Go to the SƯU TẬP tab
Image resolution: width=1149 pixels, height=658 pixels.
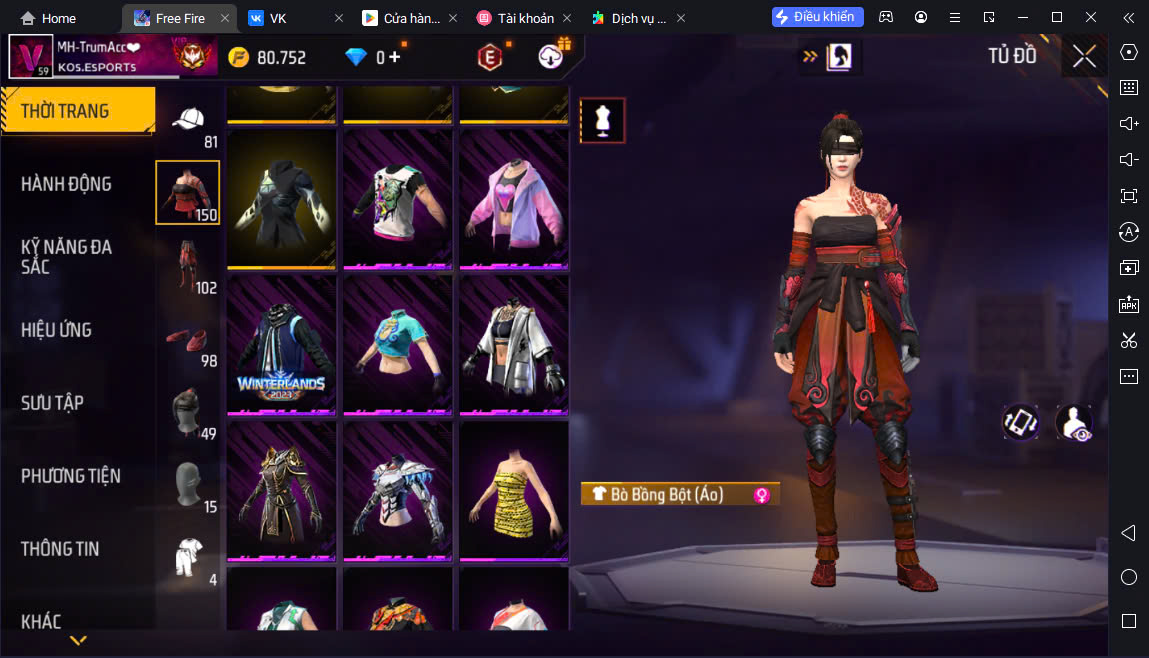tap(52, 403)
